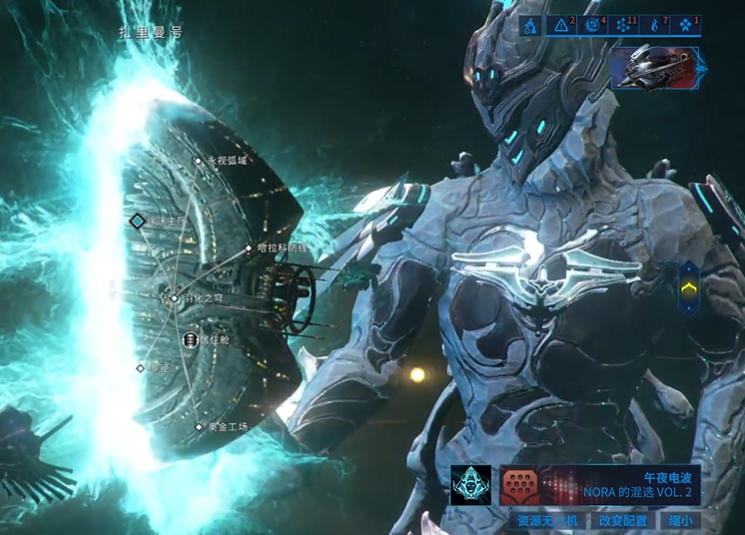Select the 永视弧域 map node
745x535 pixels.
click(199, 160)
